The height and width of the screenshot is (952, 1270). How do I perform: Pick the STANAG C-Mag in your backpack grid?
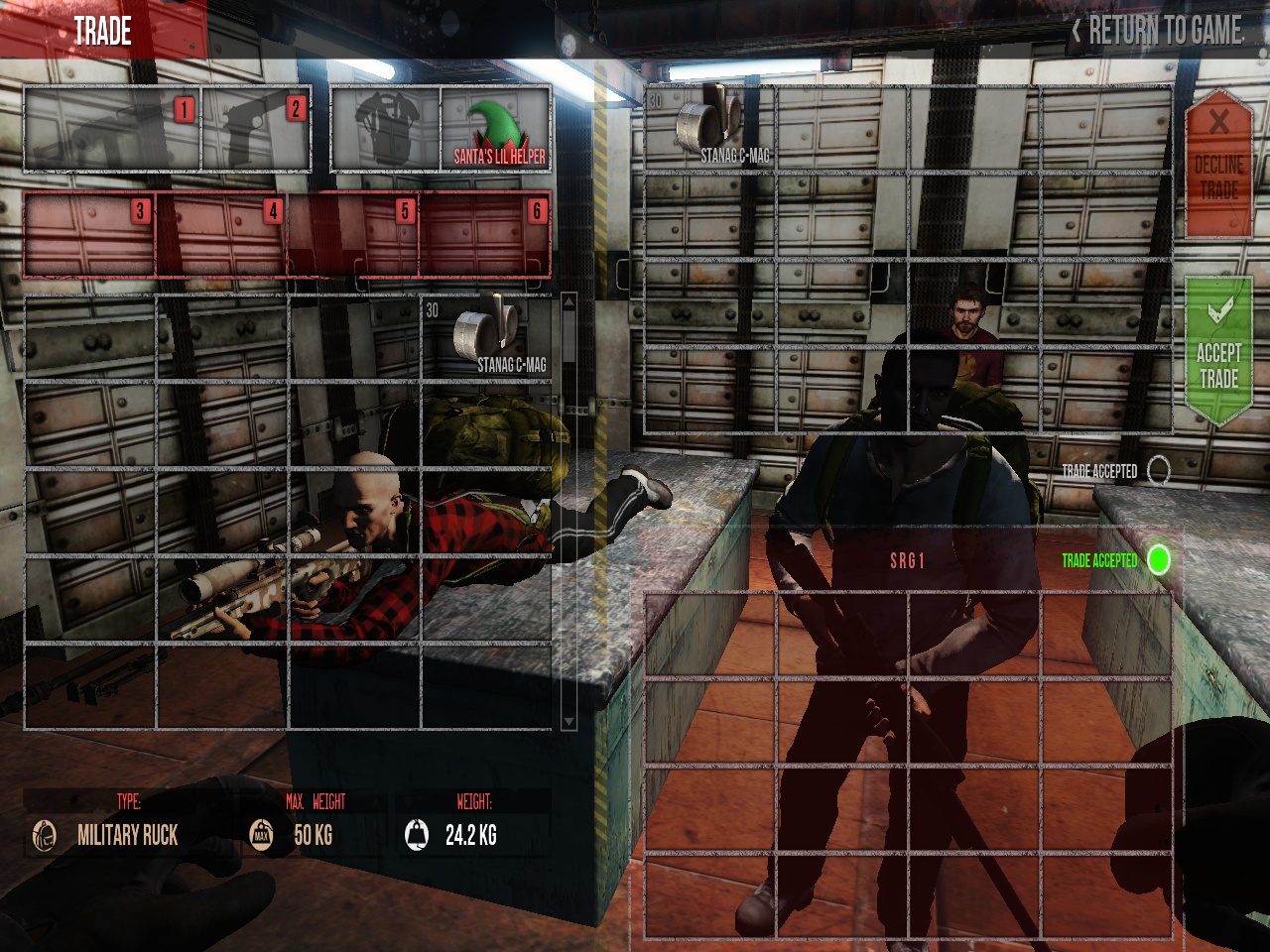(486, 337)
